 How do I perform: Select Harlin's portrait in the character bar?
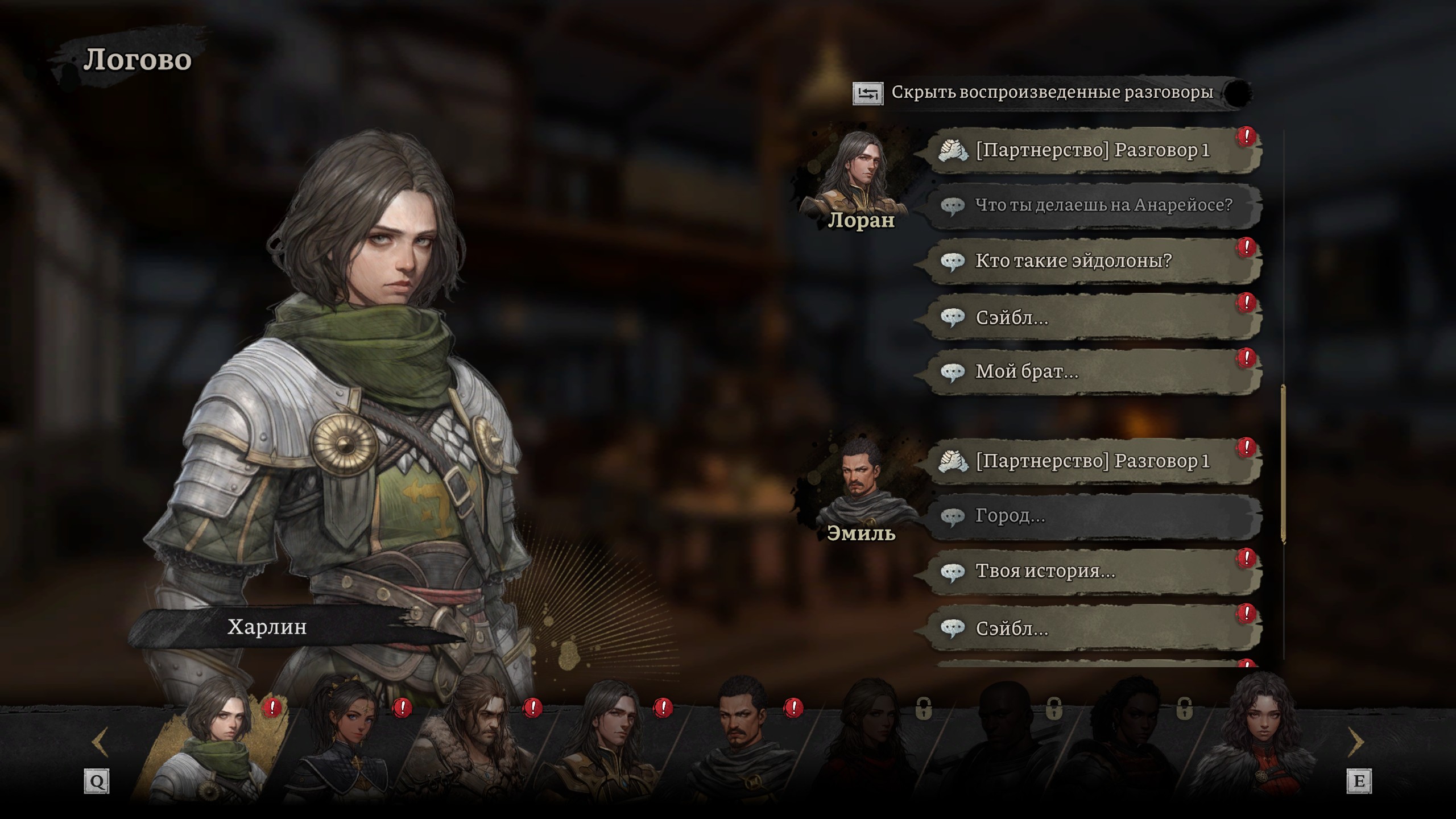(219, 745)
